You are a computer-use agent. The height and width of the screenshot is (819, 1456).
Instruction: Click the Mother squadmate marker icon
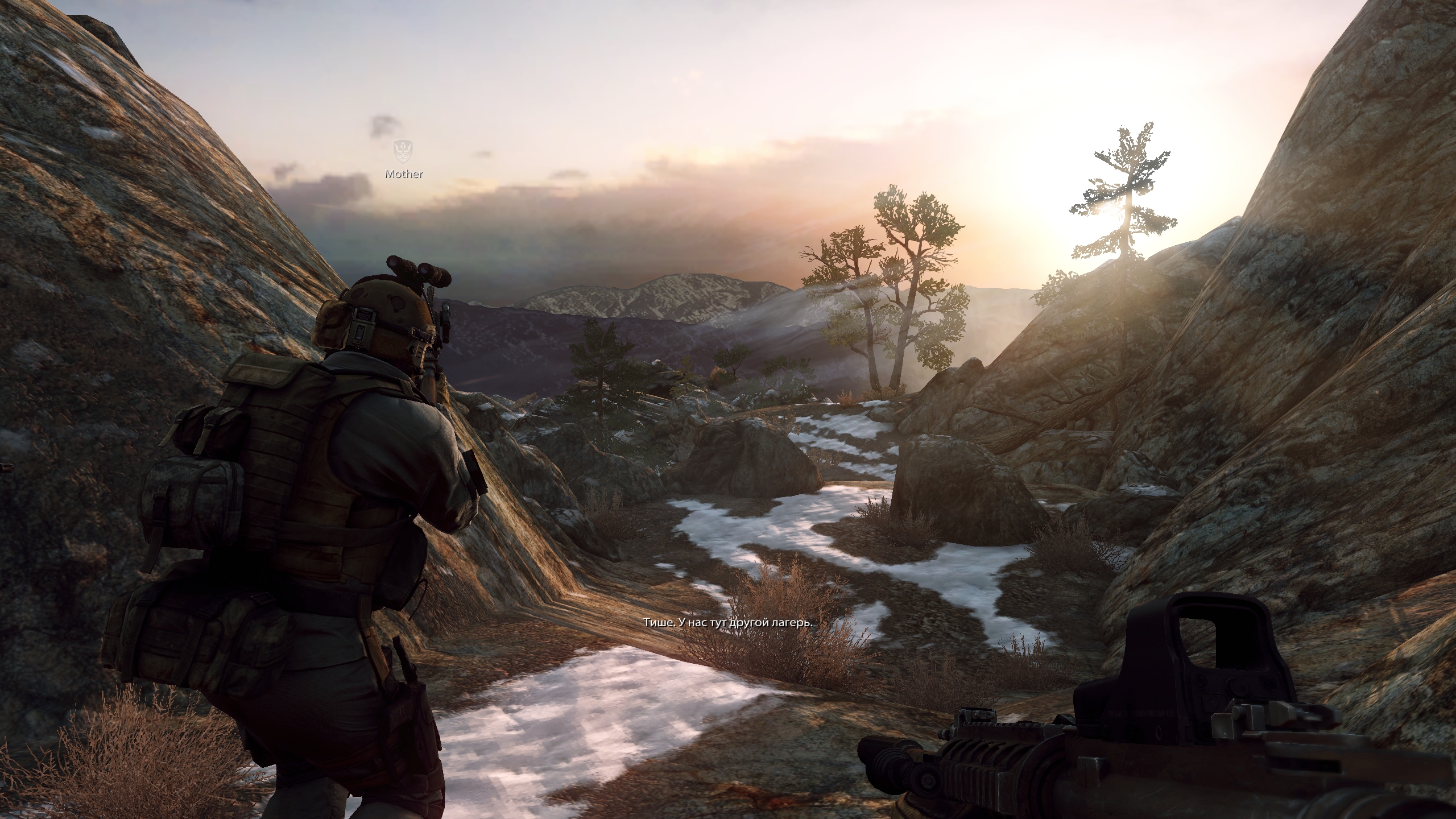click(403, 151)
